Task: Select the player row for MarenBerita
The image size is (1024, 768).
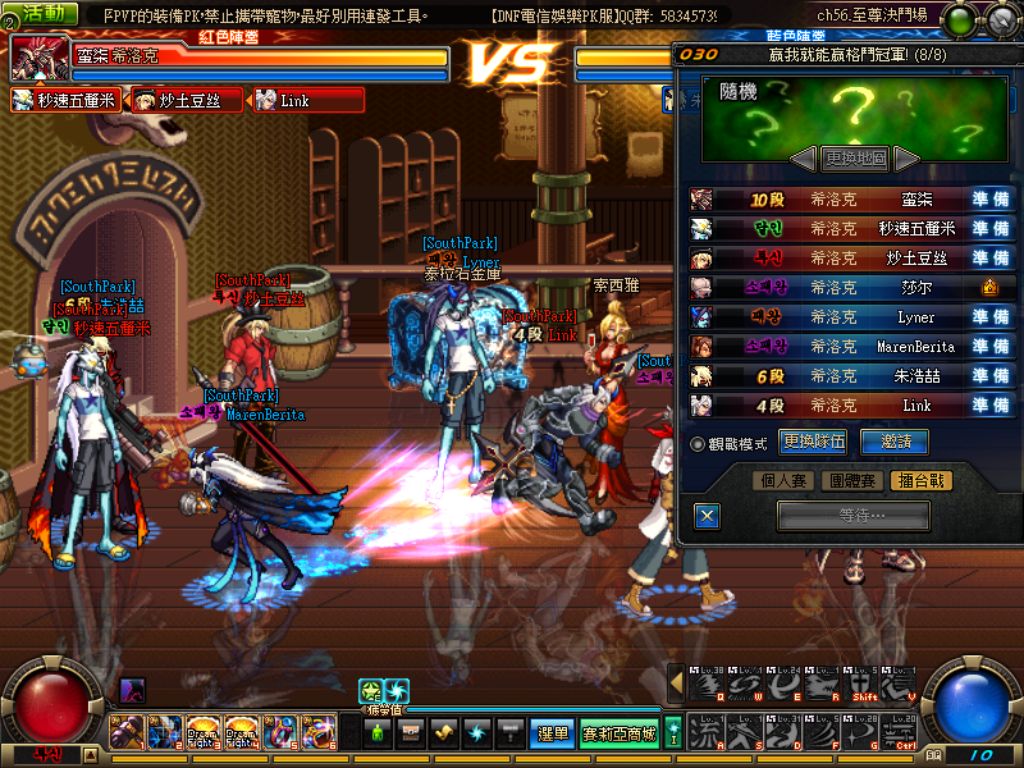Action: [x=852, y=346]
